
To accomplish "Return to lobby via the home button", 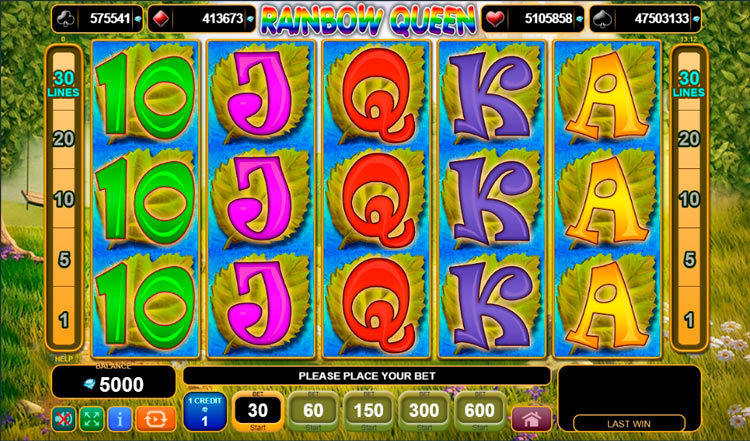I will click(x=531, y=418).
